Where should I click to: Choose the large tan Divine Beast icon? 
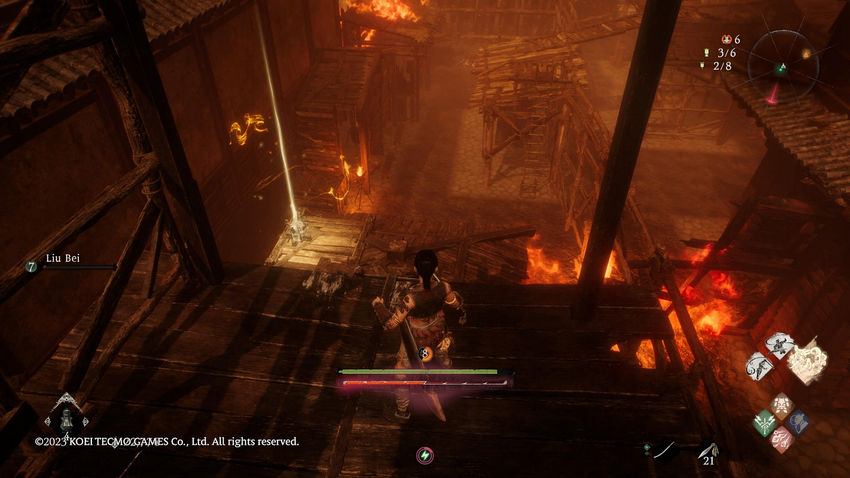click(807, 362)
